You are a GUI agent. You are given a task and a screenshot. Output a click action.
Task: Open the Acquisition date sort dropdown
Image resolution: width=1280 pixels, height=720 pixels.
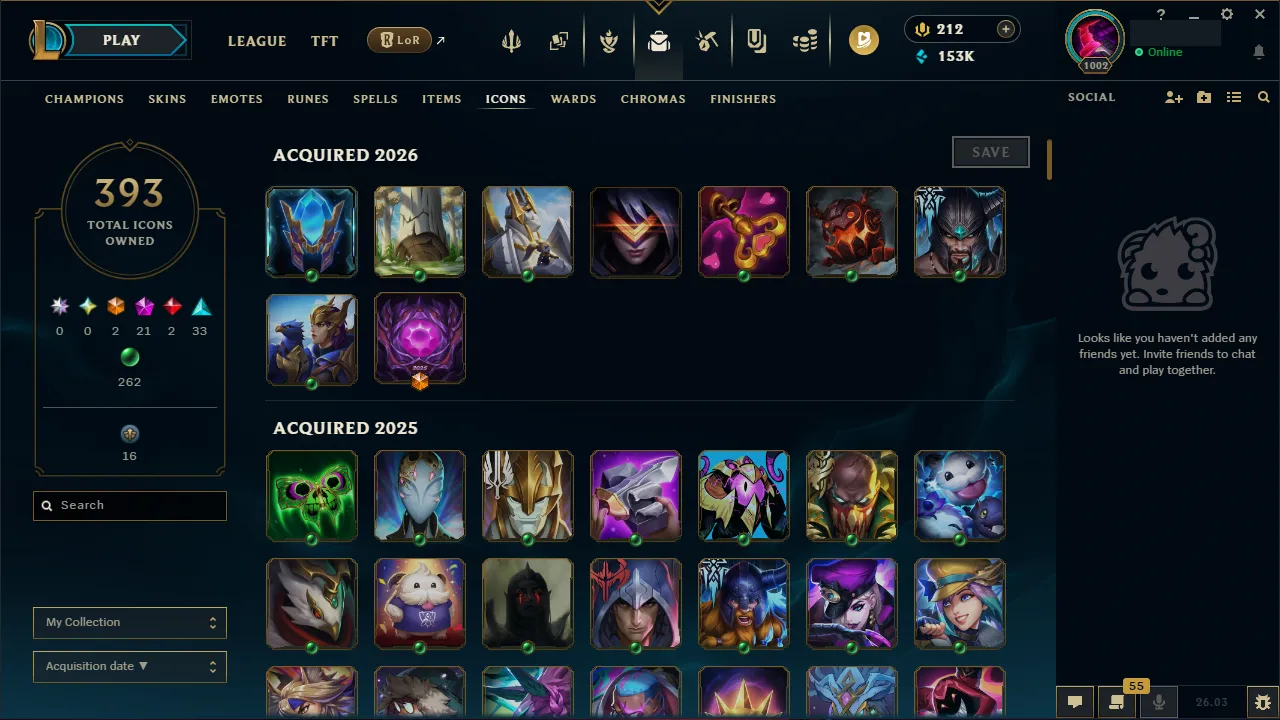[129, 666]
